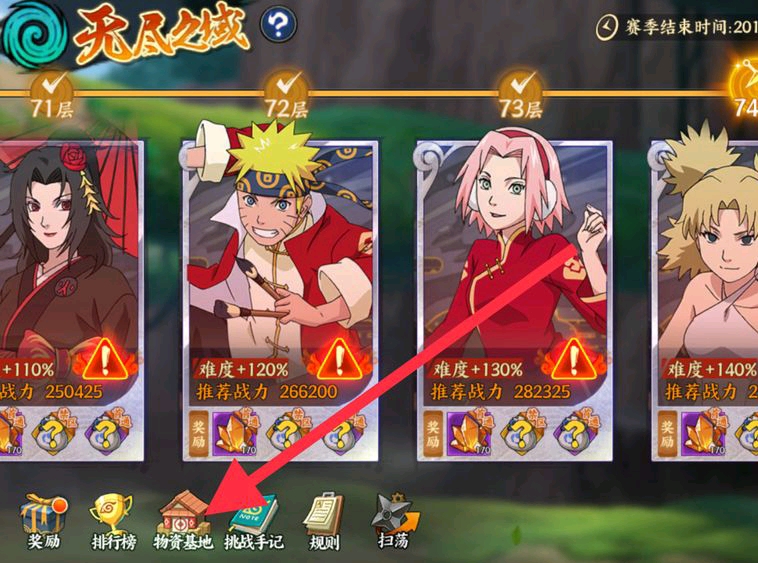Open the 挑战手记 challenge notes book
This screenshot has height=563, width=758.
point(254,518)
